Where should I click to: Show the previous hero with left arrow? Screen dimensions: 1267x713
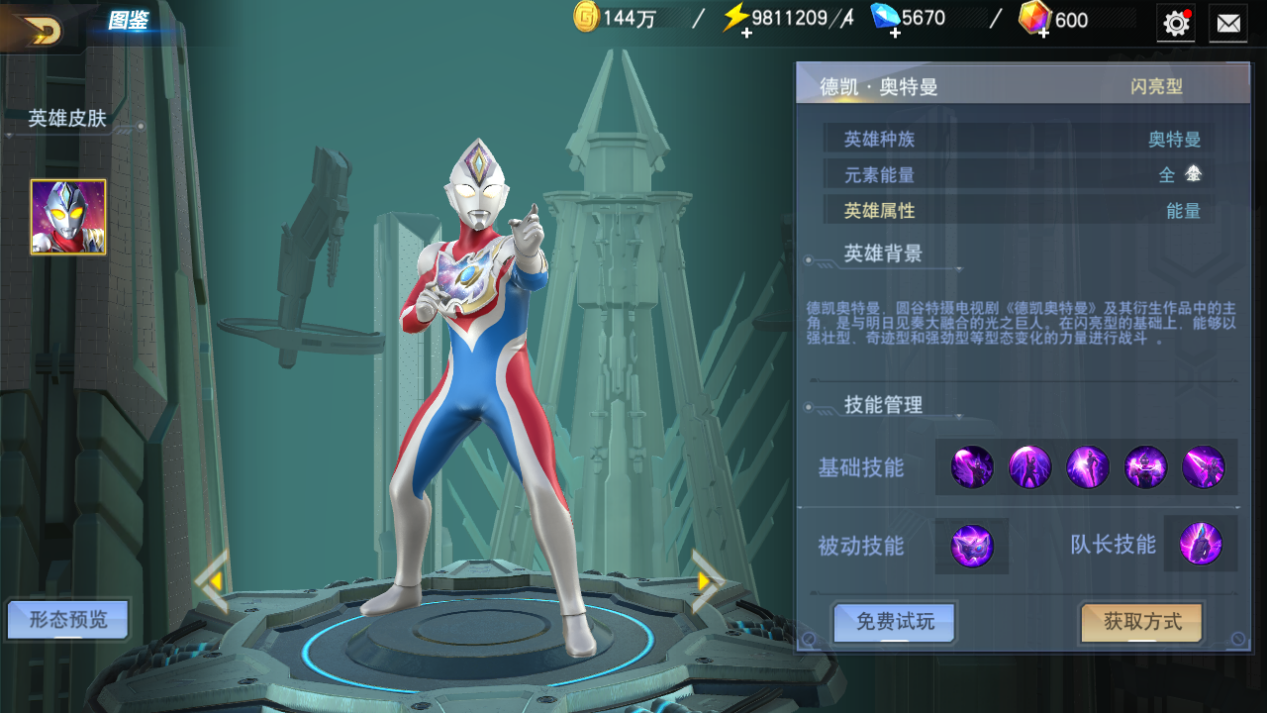point(213,580)
